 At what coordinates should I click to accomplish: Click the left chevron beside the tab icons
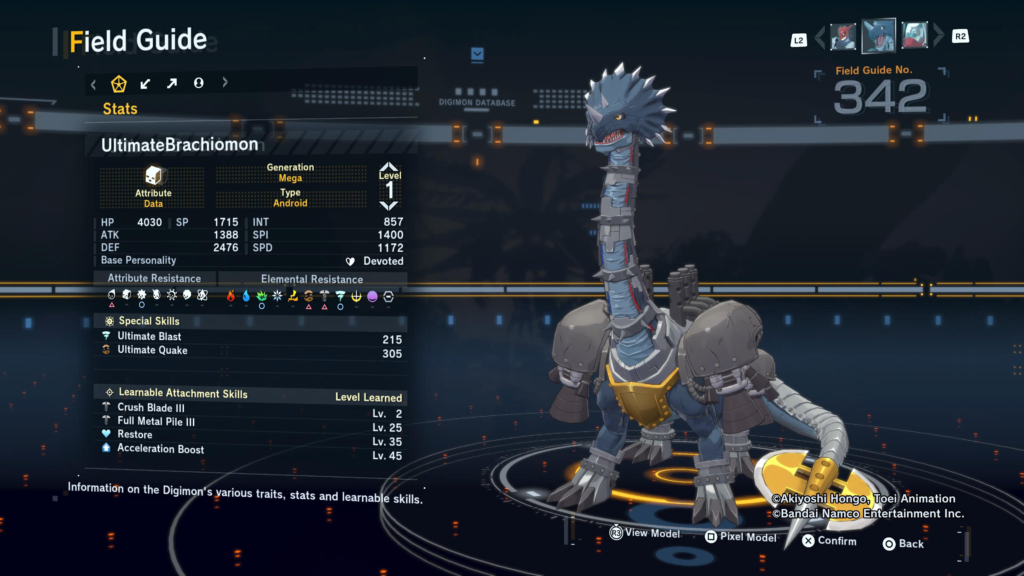click(94, 83)
